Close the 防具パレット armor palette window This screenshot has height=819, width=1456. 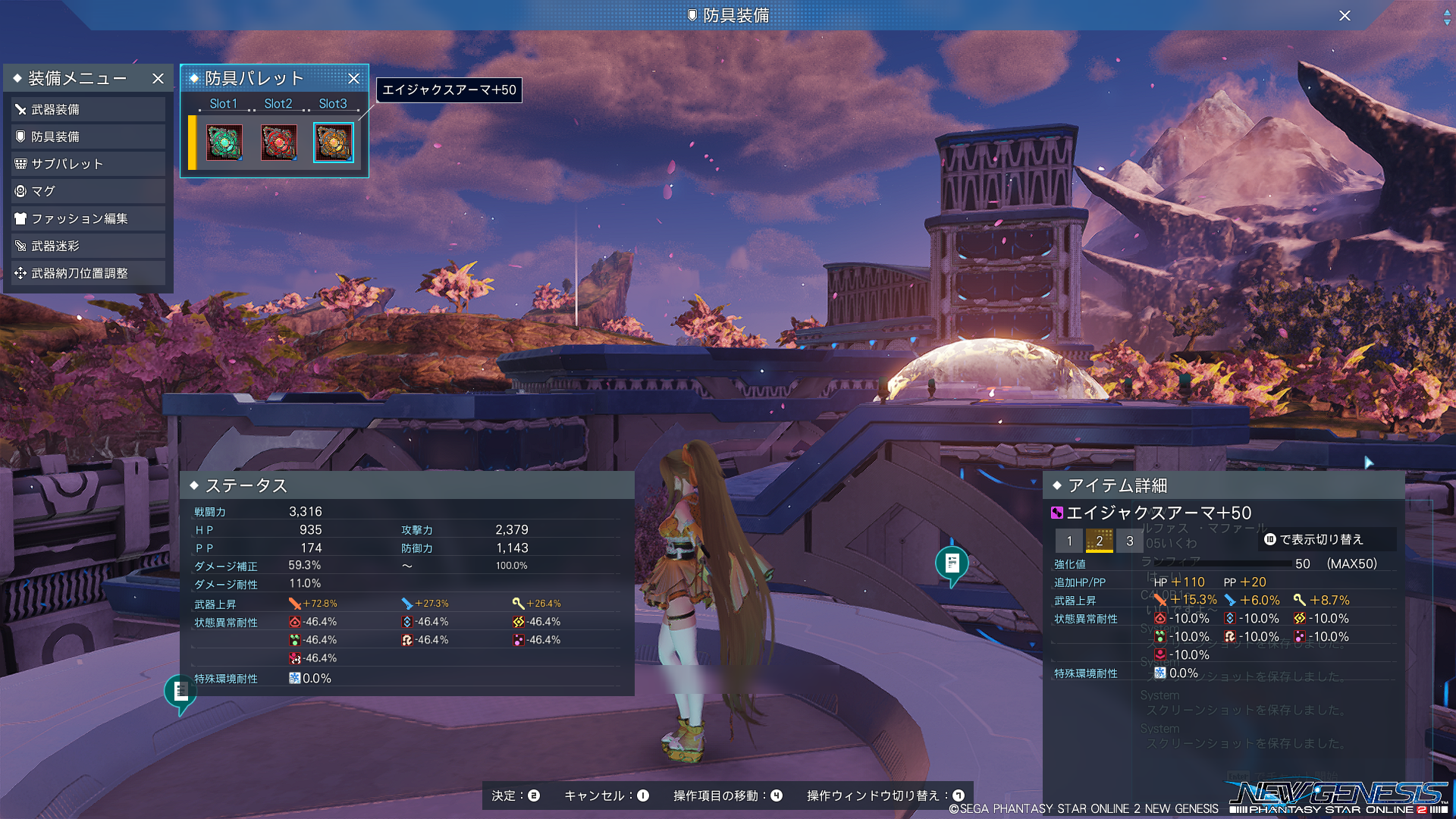tap(353, 79)
